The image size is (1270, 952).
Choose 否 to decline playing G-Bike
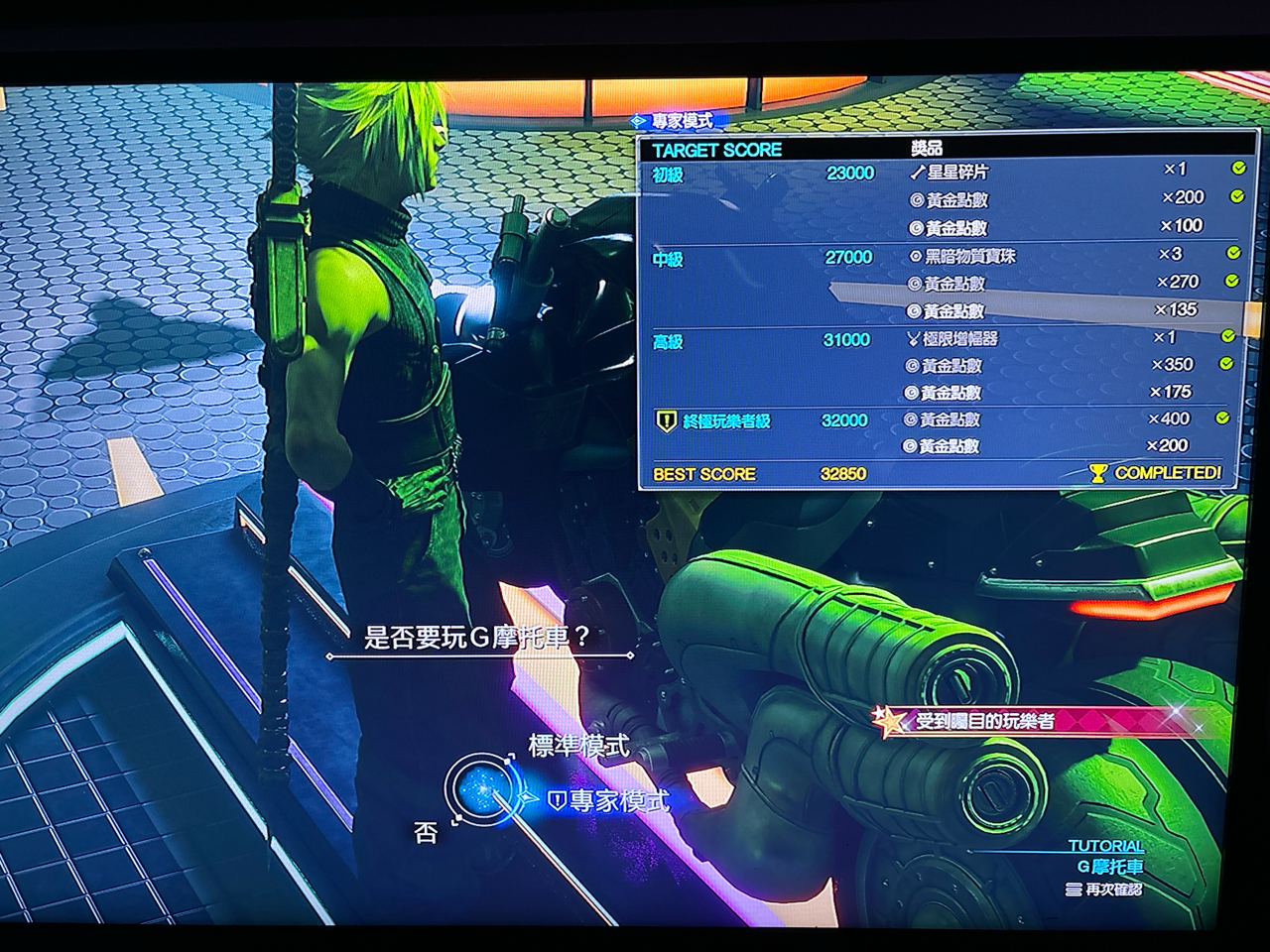click(x=426, y=832)
